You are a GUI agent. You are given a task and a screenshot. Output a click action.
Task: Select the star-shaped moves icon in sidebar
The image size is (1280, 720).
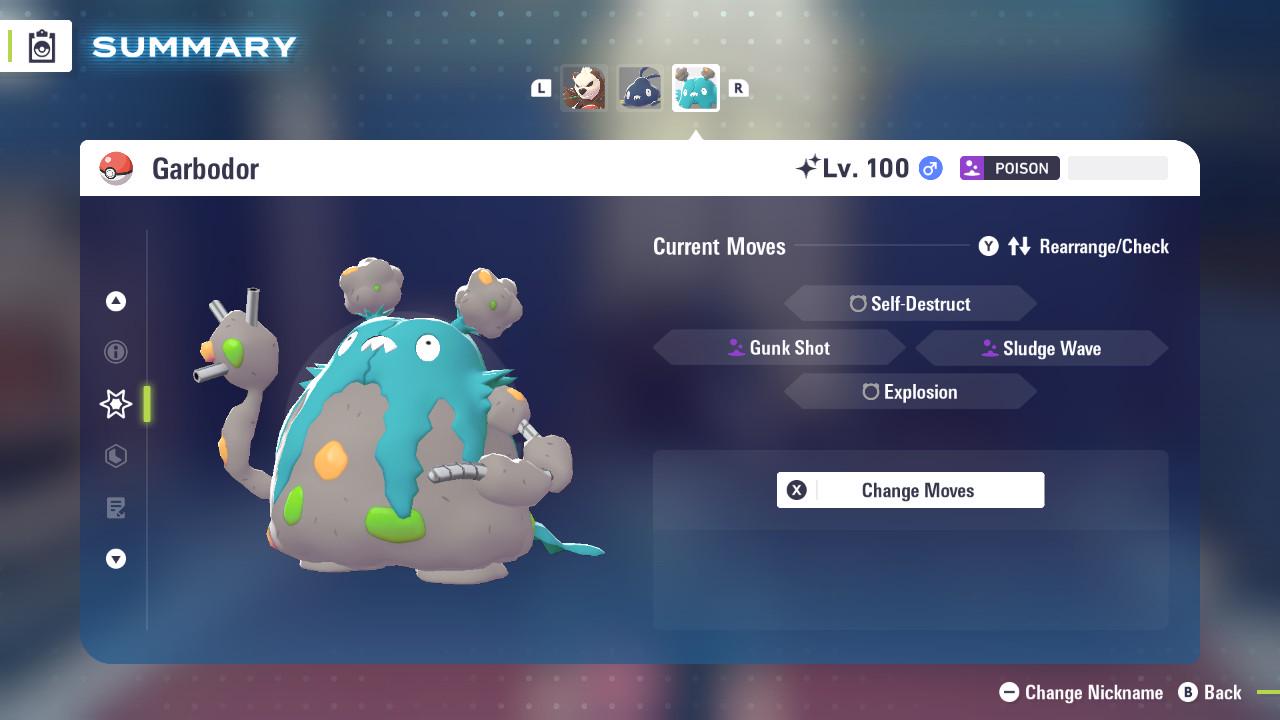pos(115,404)
